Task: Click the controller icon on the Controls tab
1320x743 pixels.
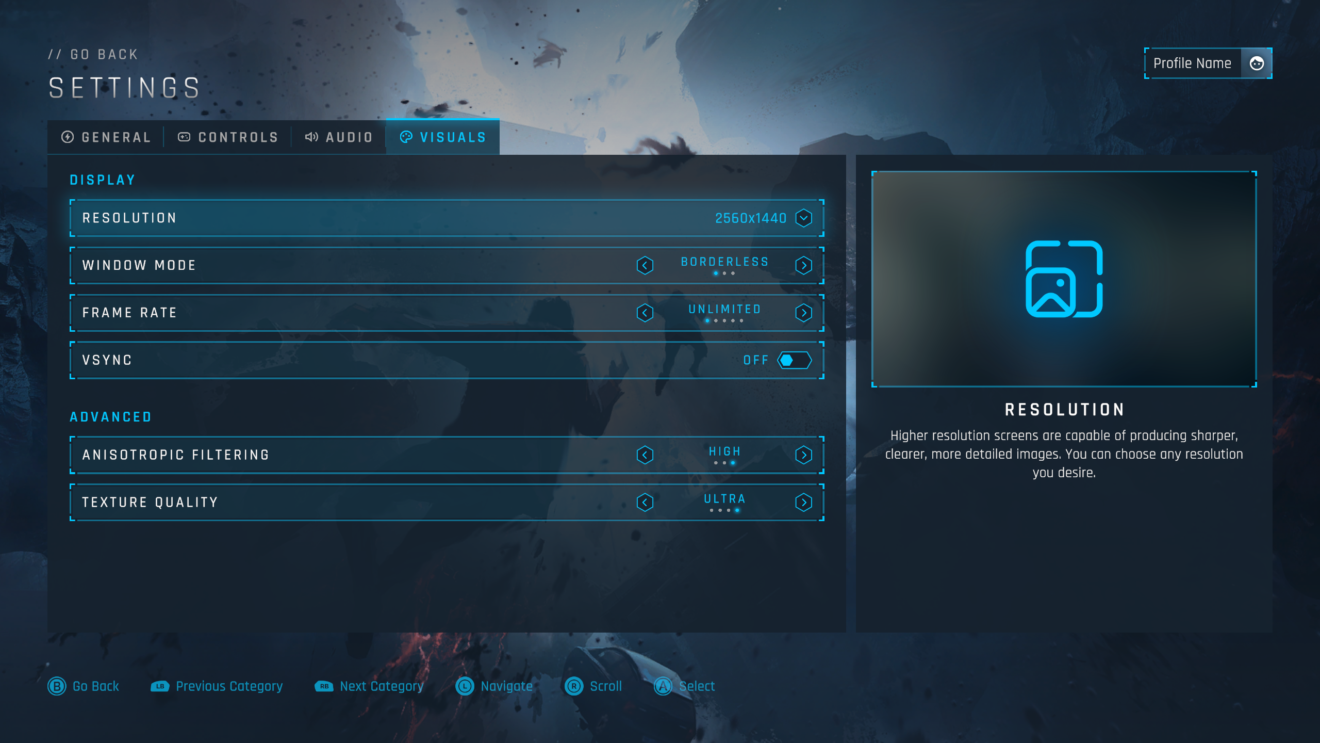Action: tap(182, 137)
